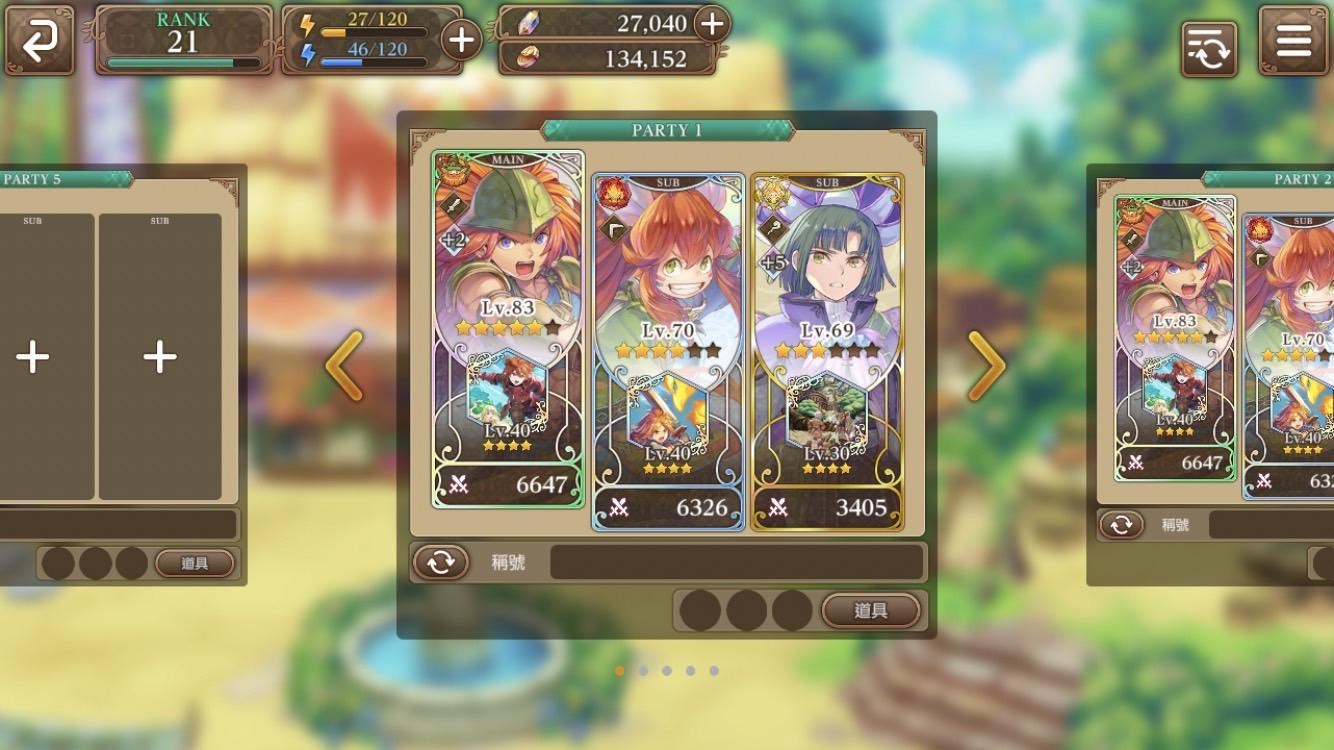
Task: Open the hamburger menu top right
Action: coord(1293,42)
